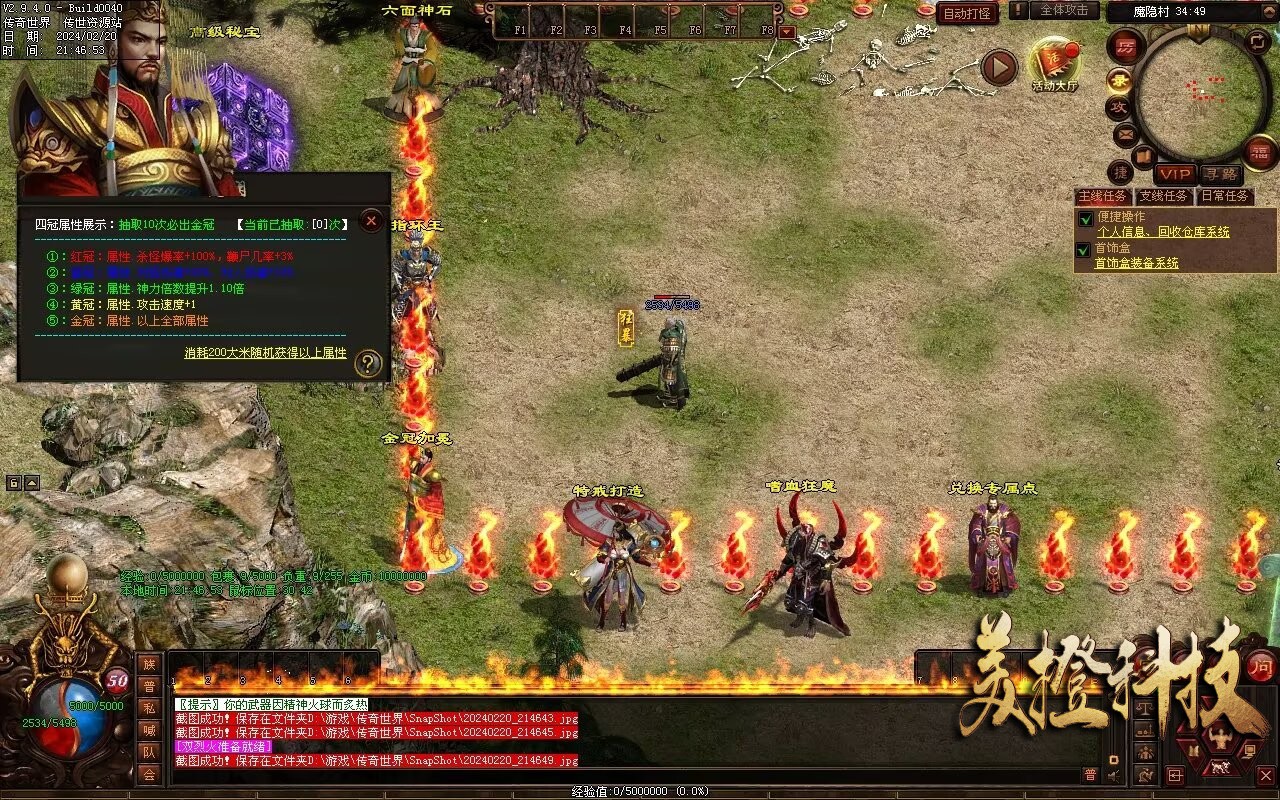Toggle the 自动打怪 auto-fight button
The width and height of the screenshot is (1280, 800).
(x=967, y=13)
